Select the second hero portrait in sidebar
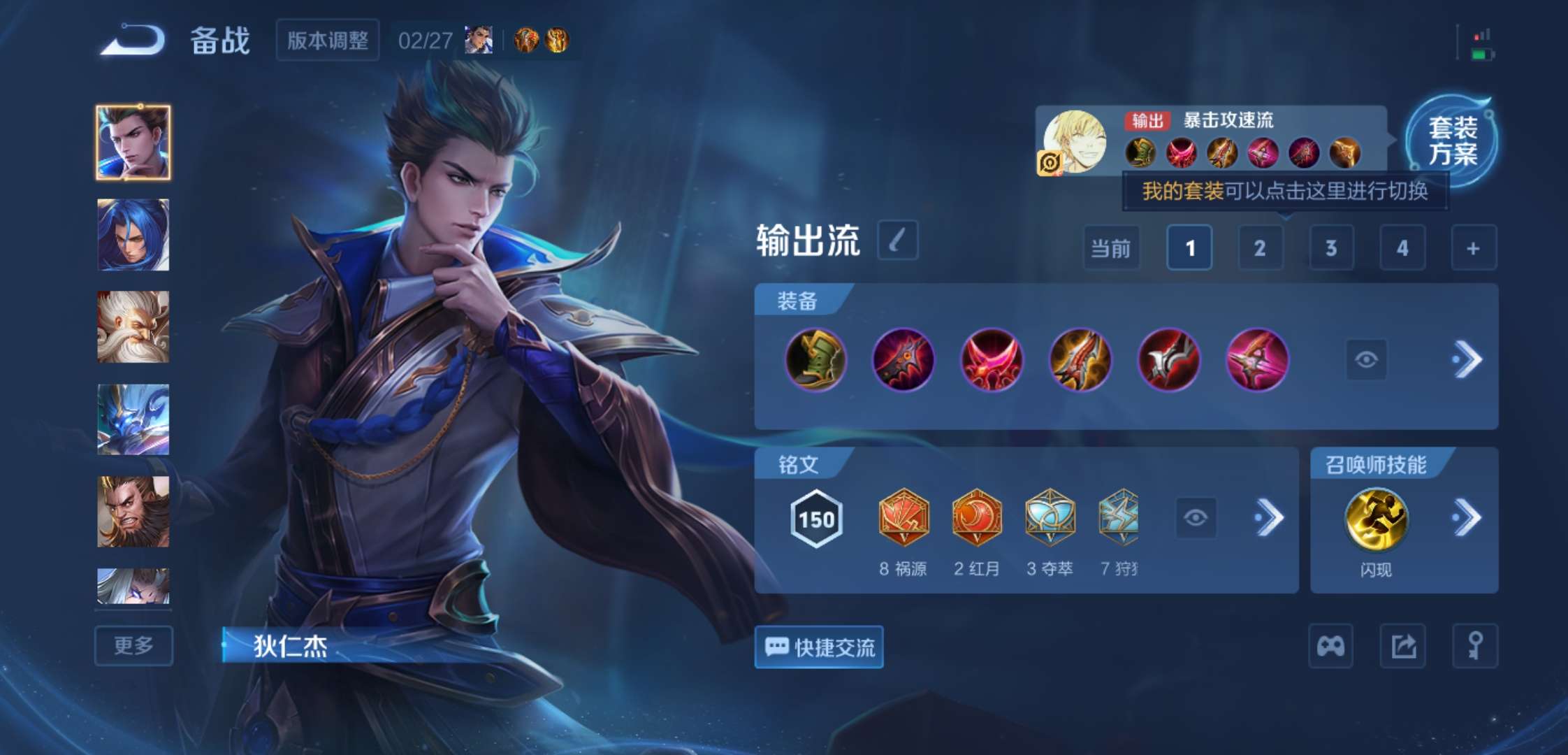The width and height of the screenshot is (1568, 755). click(x=133, y=236)
